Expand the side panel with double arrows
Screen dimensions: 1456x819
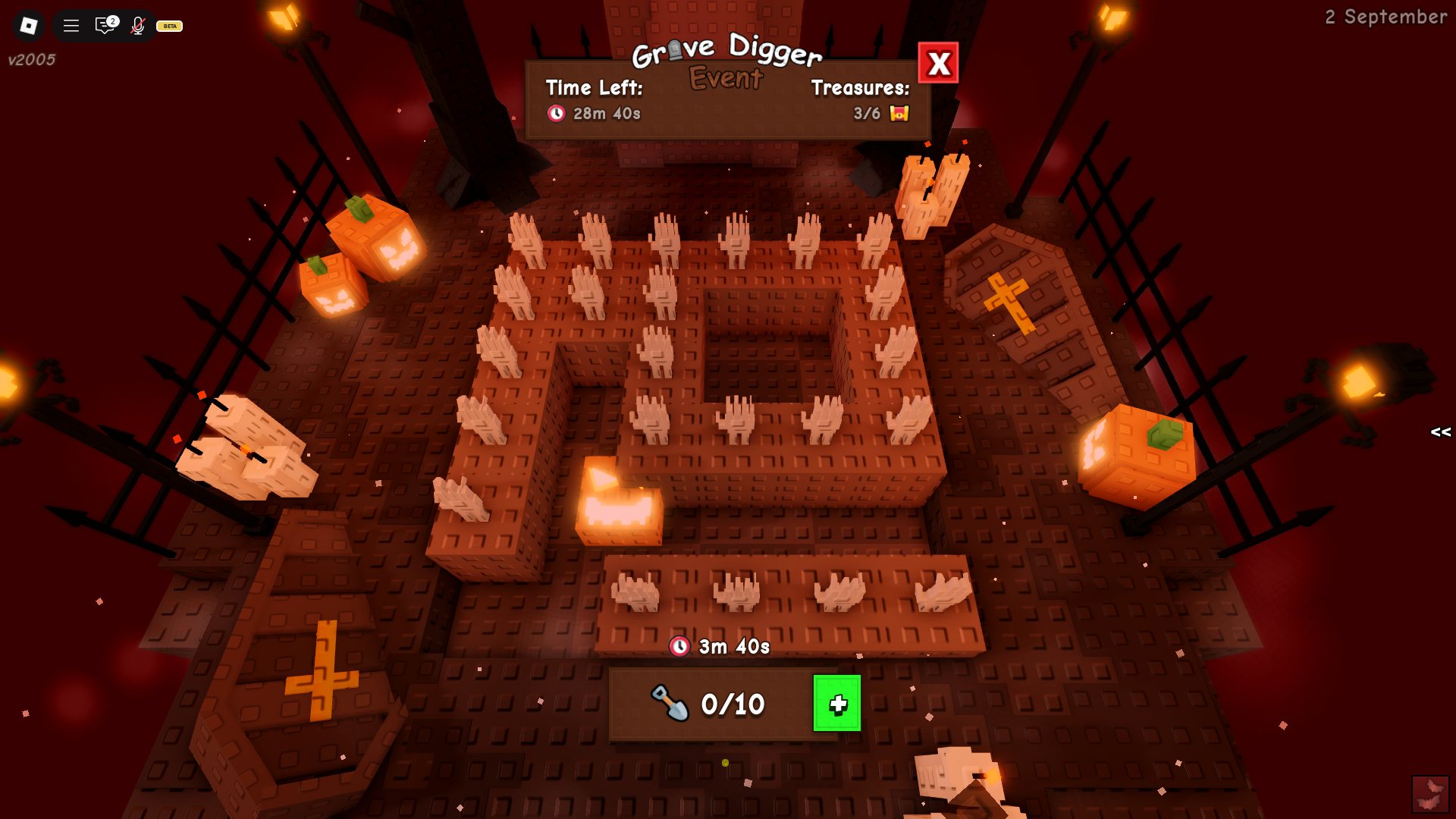click(x=1440, y=432)
